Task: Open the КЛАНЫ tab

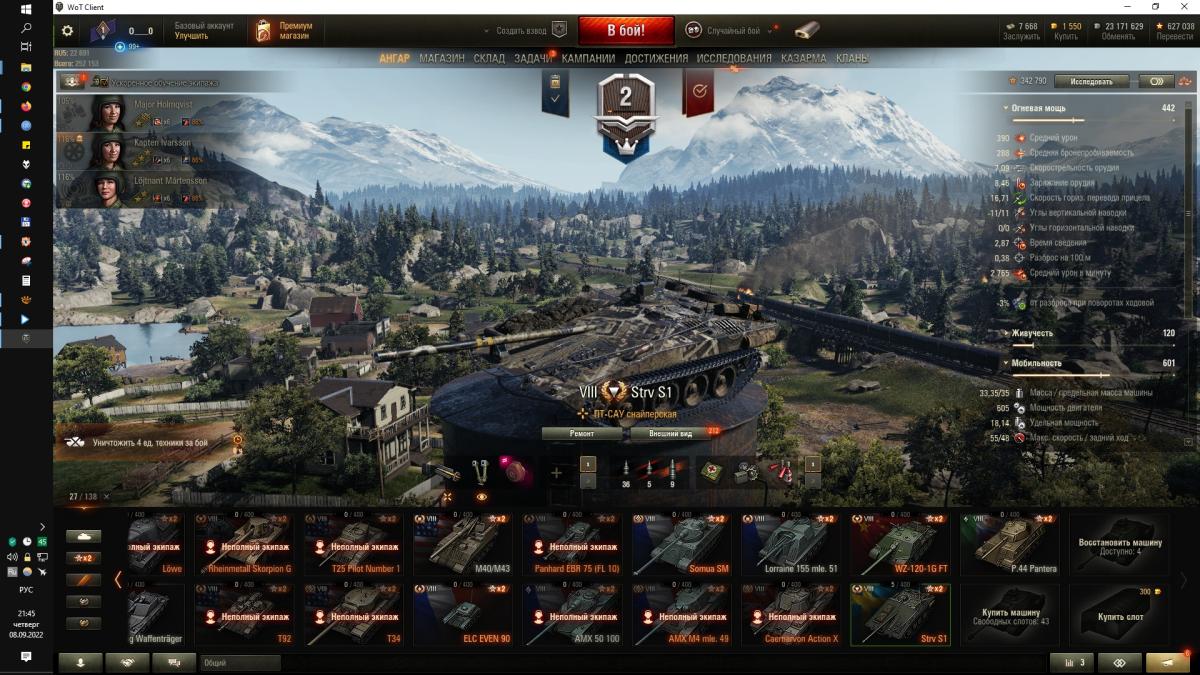Action: [x=852, y=58]
